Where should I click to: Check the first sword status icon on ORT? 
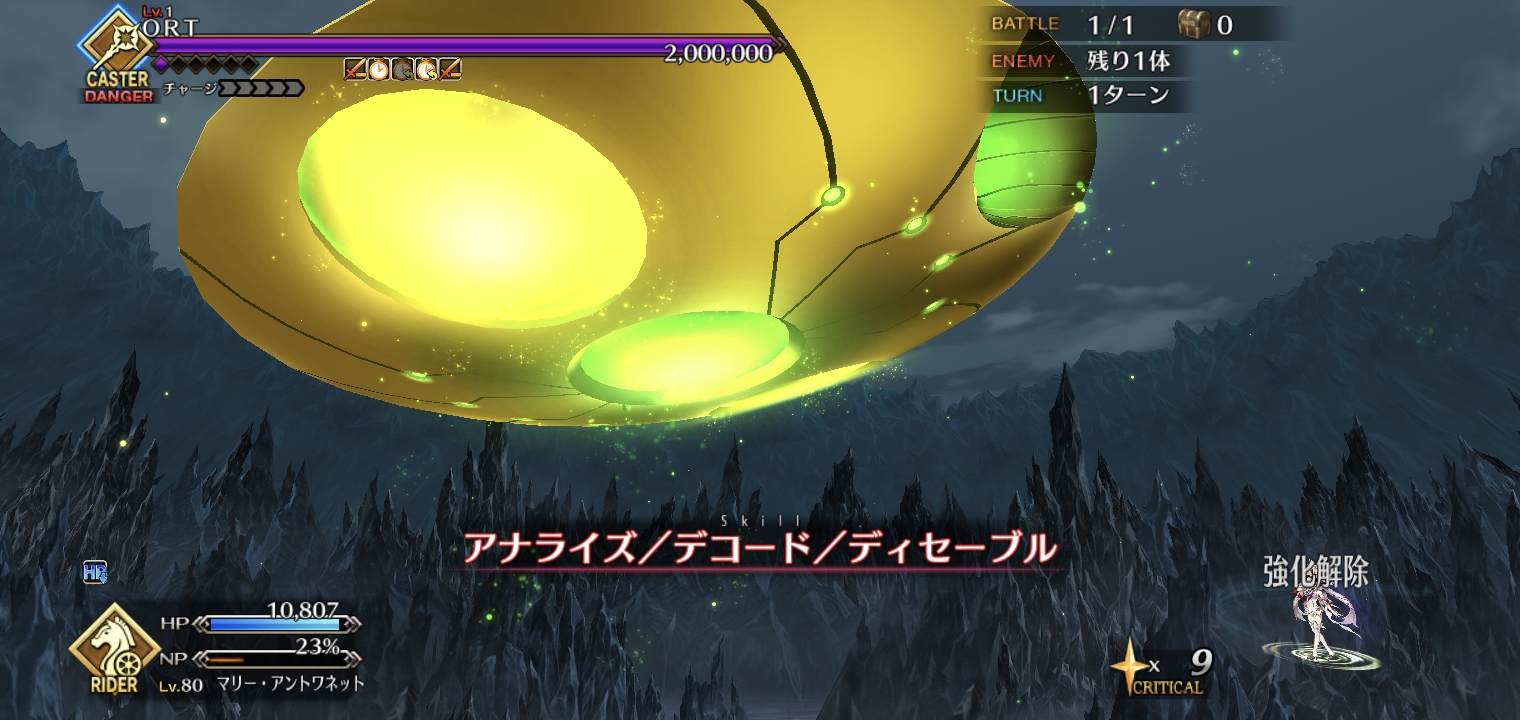[355, 69]
